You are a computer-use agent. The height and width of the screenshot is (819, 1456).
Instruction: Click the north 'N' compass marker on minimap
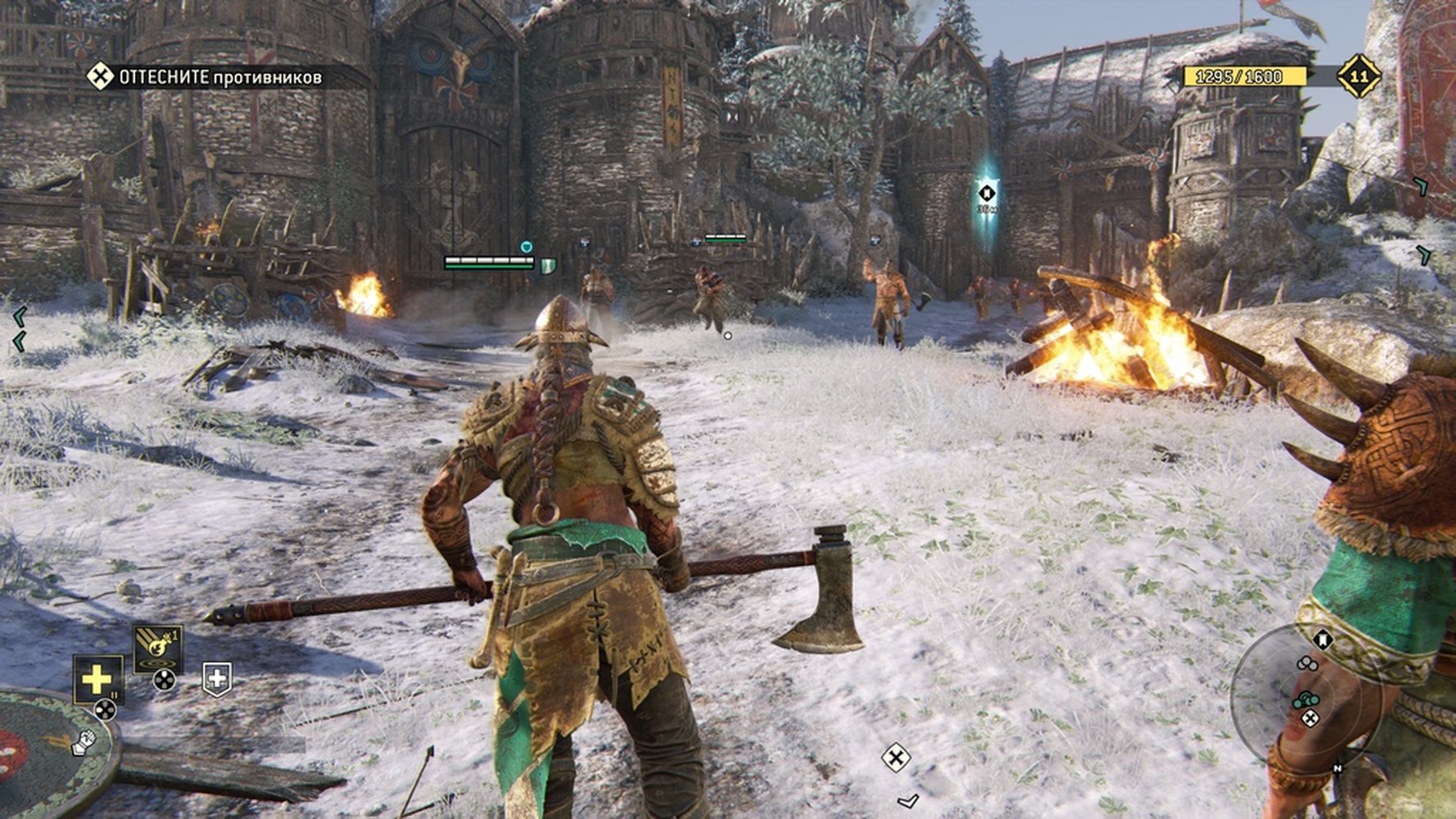(x=1337, y=768)
